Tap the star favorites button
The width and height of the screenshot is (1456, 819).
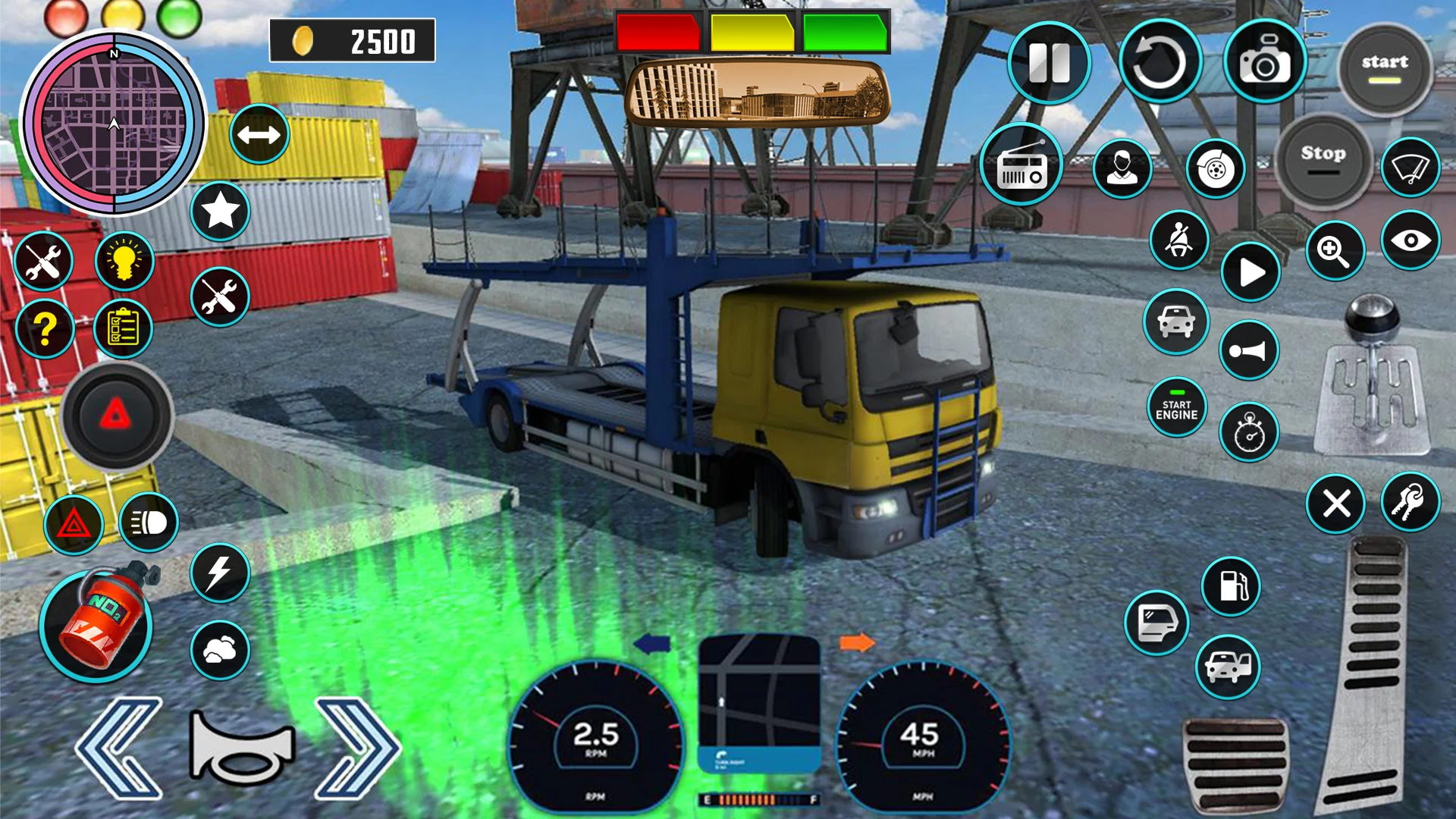(220, 212)
